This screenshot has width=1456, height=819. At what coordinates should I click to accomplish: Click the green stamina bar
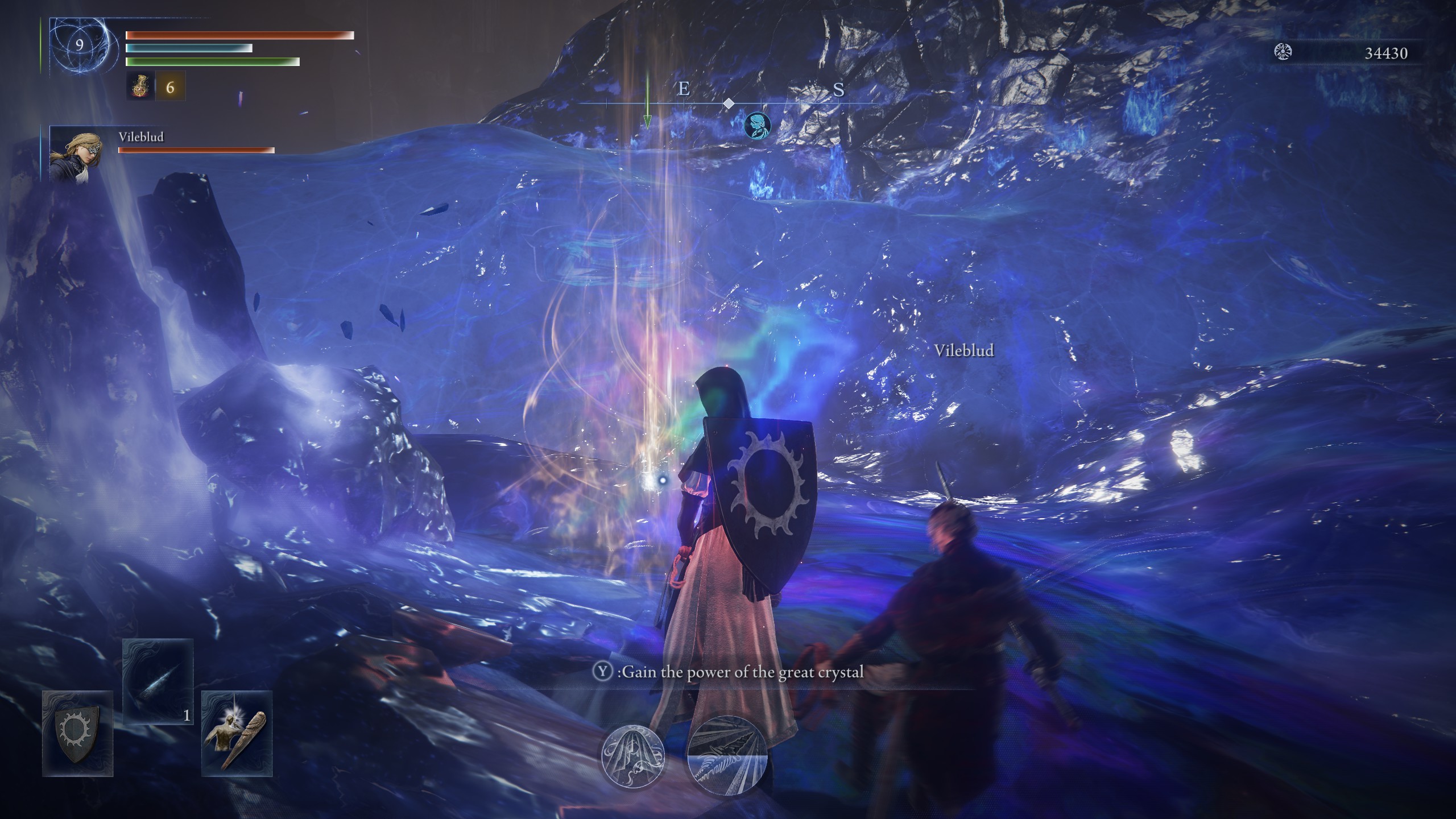tap(210, 60)
